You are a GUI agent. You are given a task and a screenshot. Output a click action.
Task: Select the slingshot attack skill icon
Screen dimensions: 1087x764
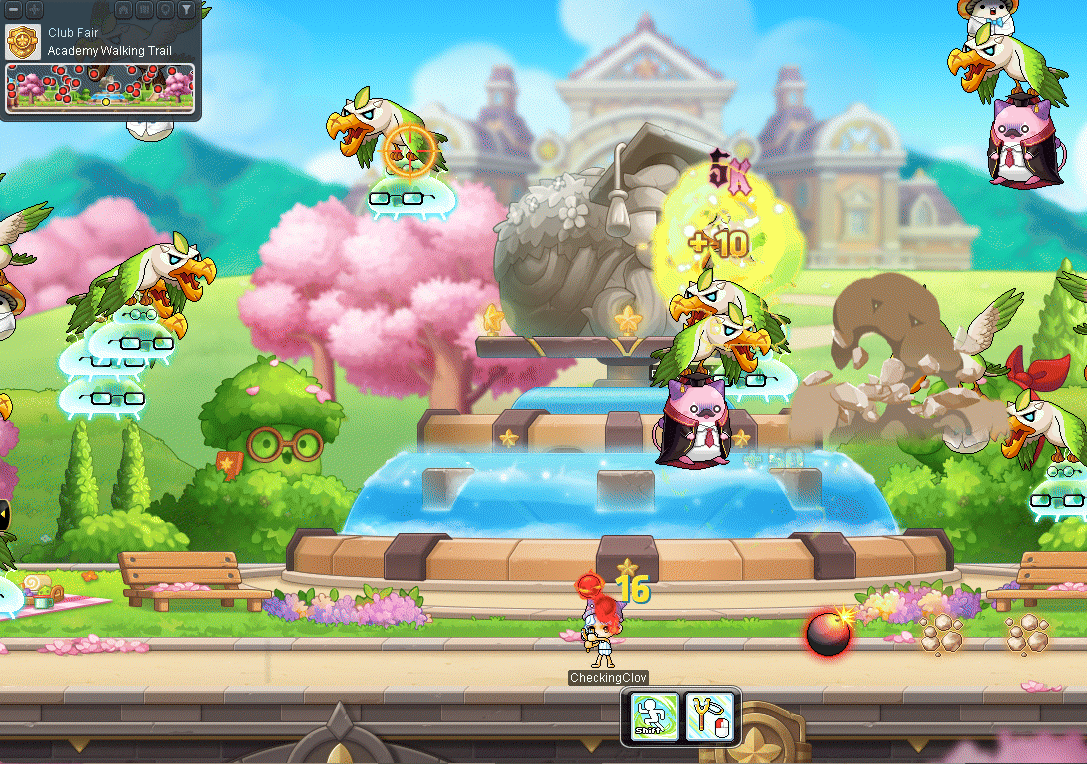click(x=710, y=717)
